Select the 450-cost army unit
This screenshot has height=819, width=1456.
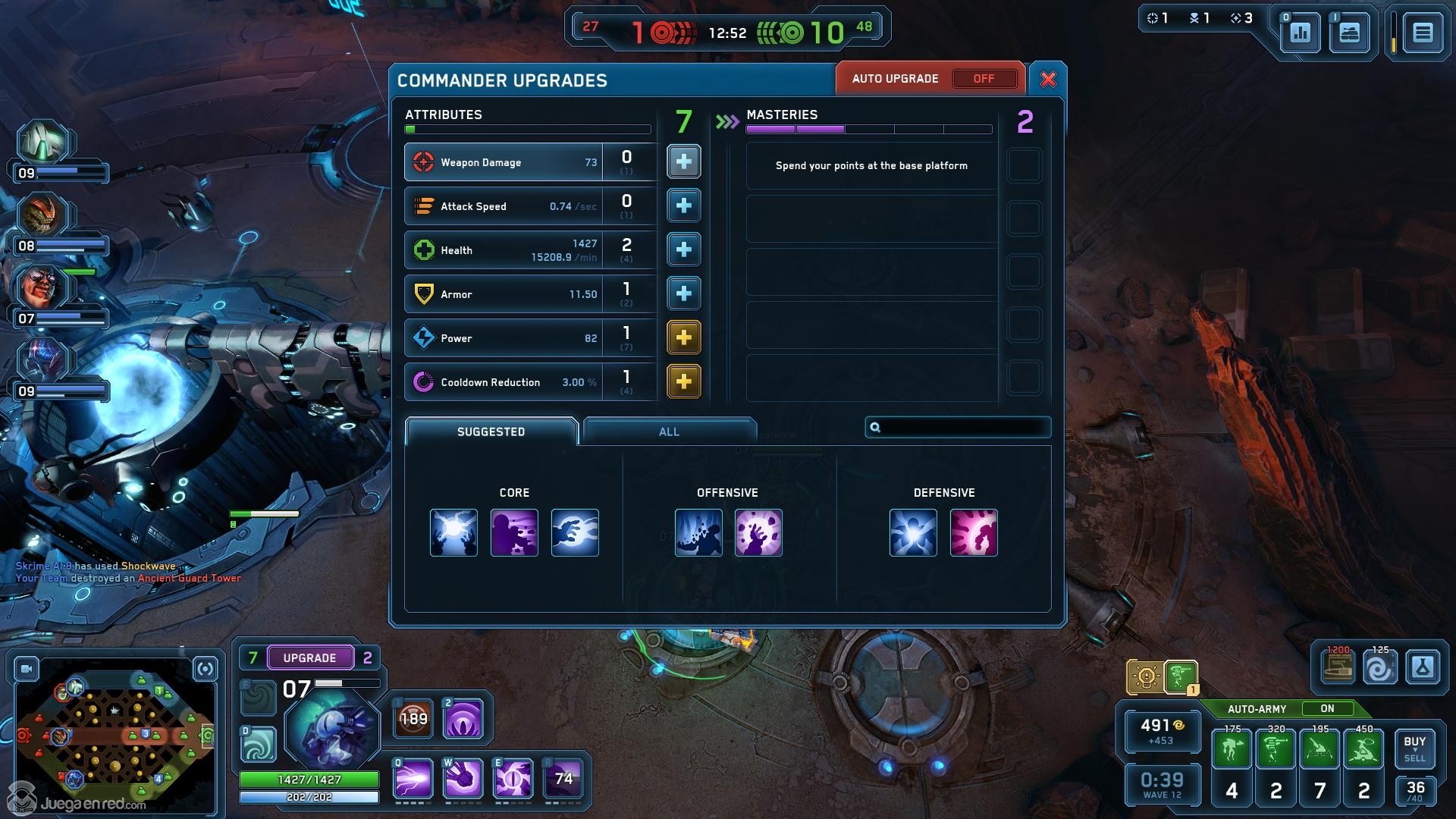(1363, 750)
